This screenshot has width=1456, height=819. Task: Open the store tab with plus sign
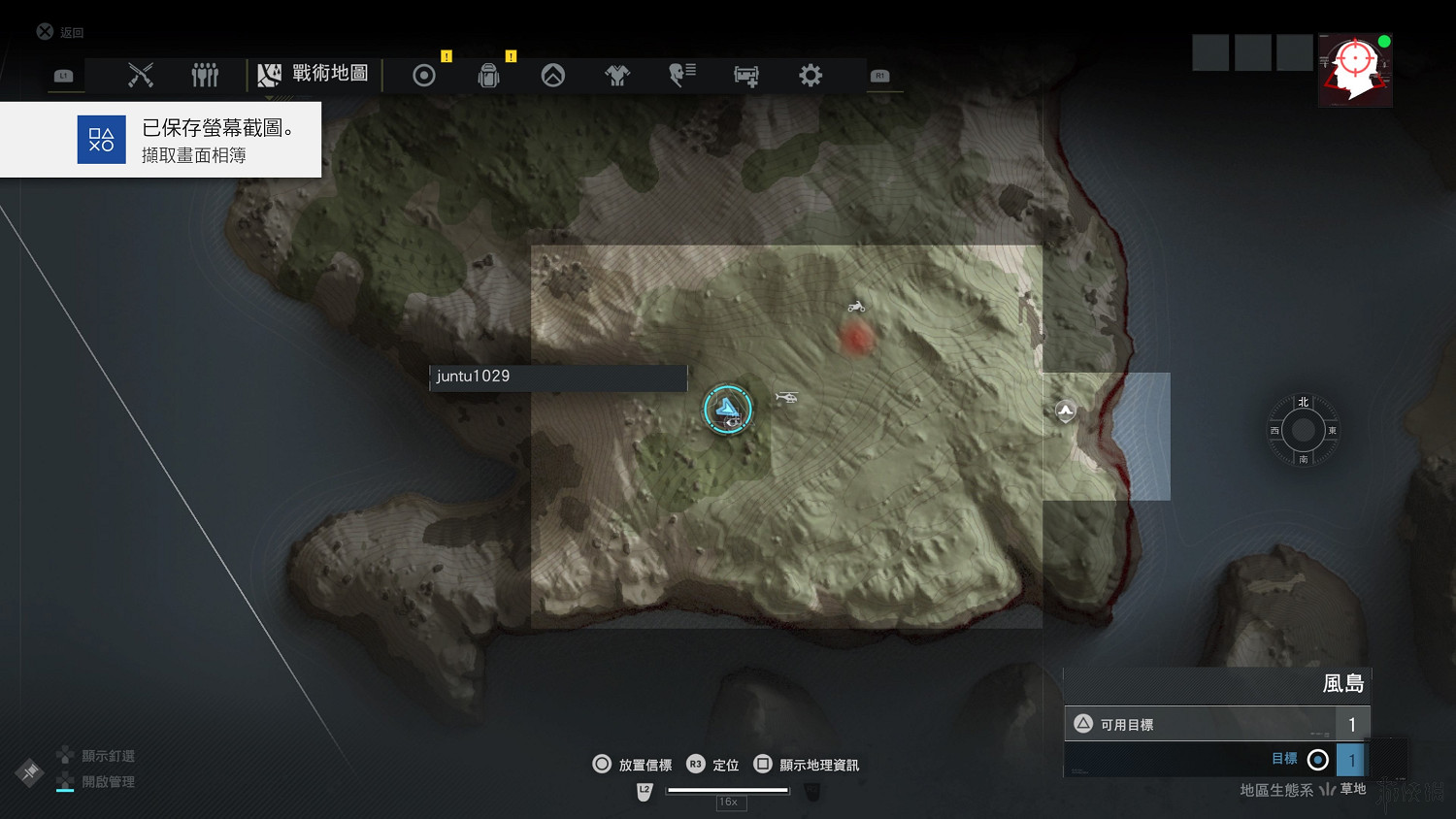click(x=745, y=76)
